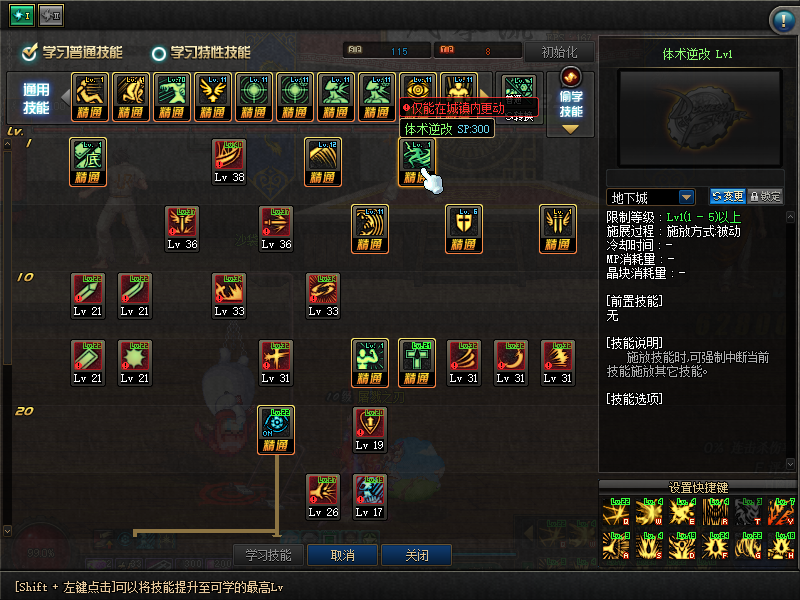Select the 学习特性技能 option
Viewport: 800px width, 600px height.
pyautogui.click(x=201, y=52)
